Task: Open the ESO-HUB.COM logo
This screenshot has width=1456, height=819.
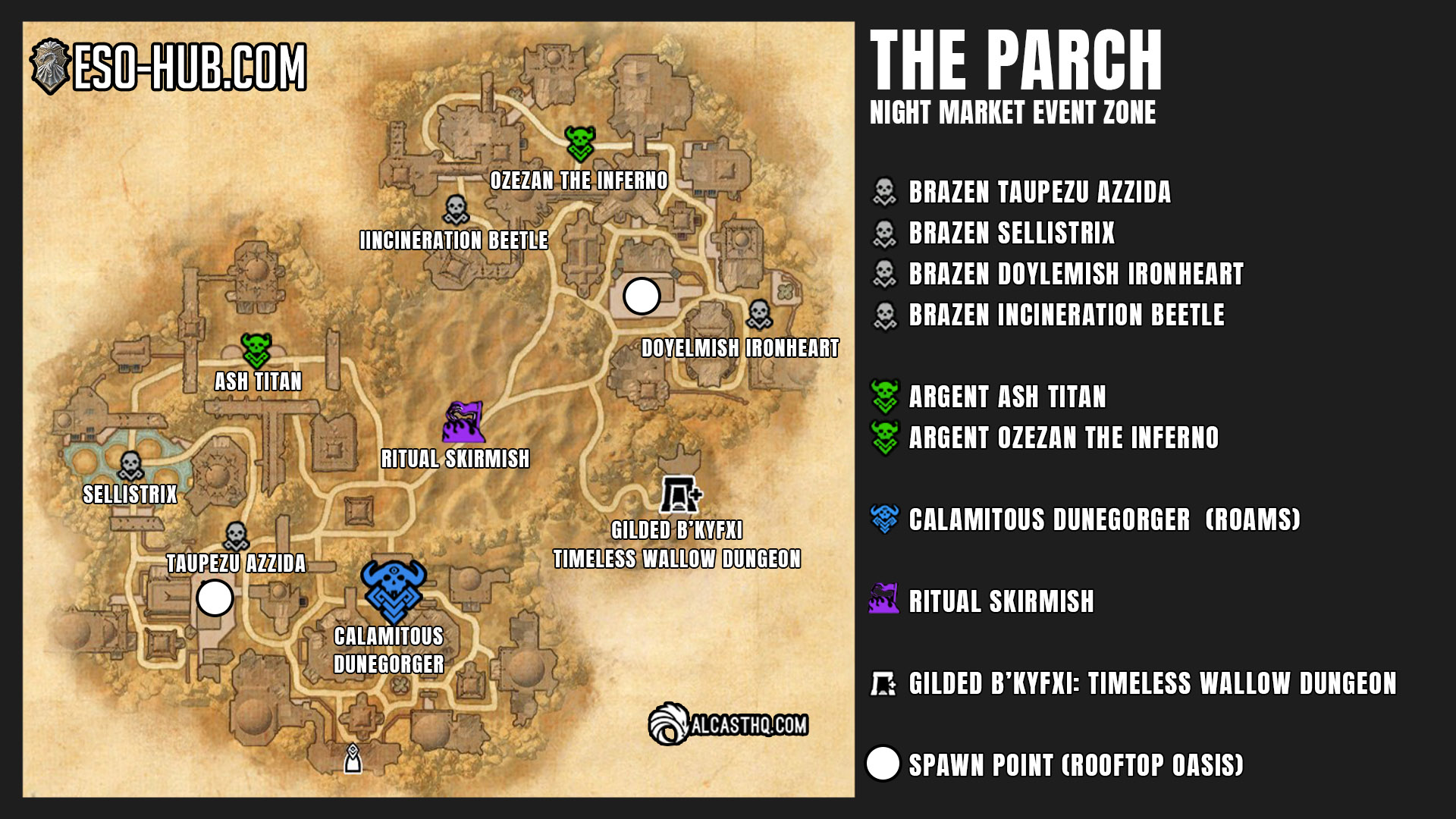Action: point(168,67)
